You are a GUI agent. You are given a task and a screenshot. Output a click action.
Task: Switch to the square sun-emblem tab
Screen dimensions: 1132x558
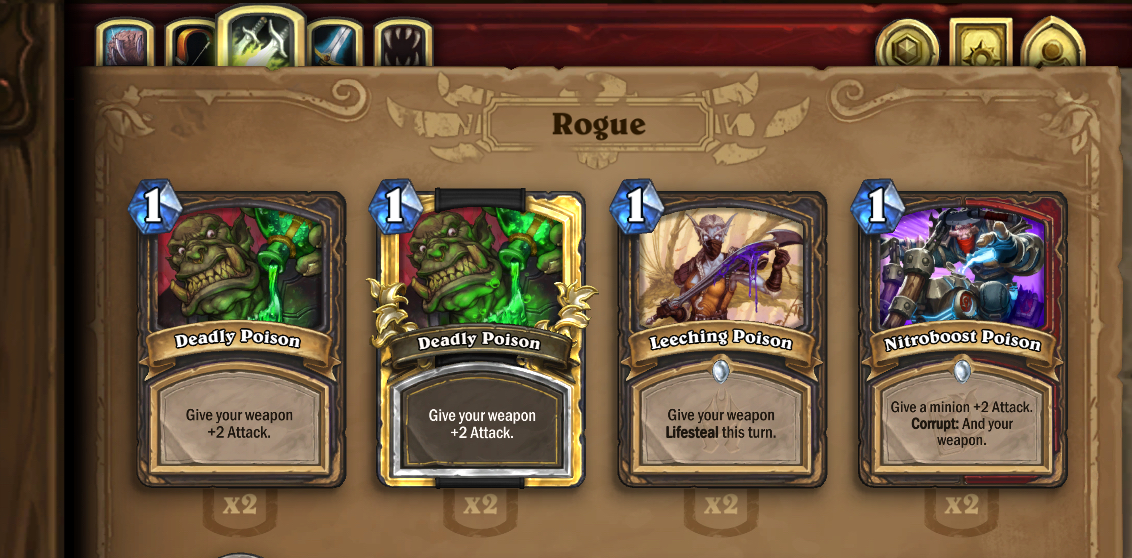(980, 45)
